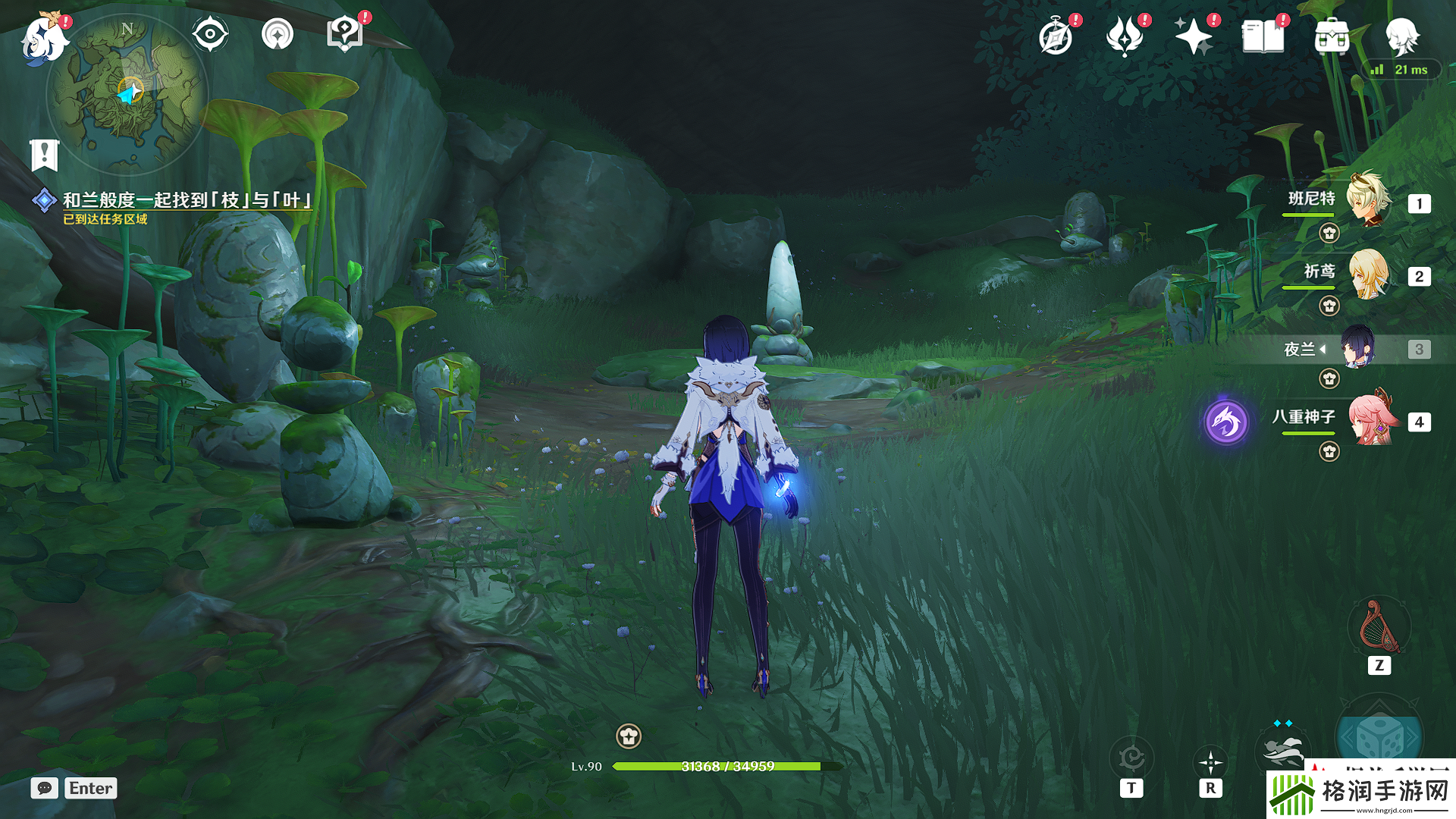Open the quest navigation marker icon
The image size is (1456, 819).
click(278, 34)
